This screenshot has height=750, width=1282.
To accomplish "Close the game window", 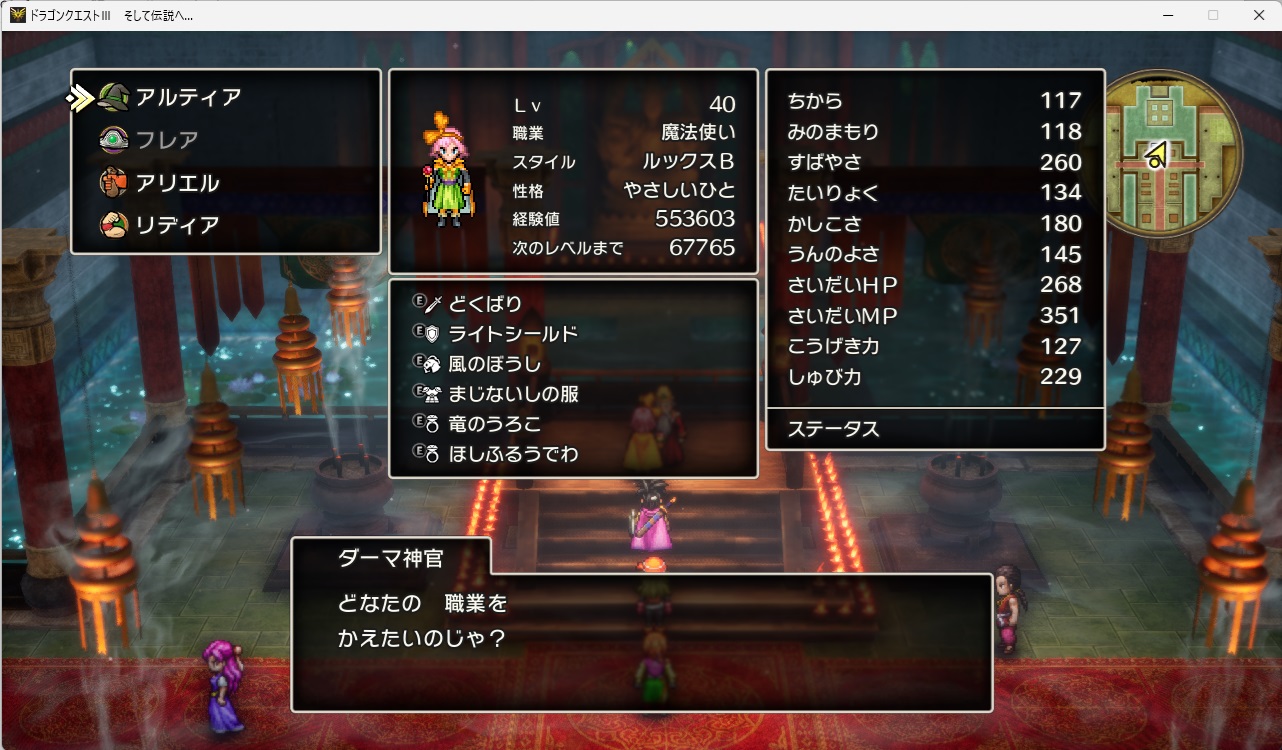I will pyautogui.click(x=1258, y=15).
